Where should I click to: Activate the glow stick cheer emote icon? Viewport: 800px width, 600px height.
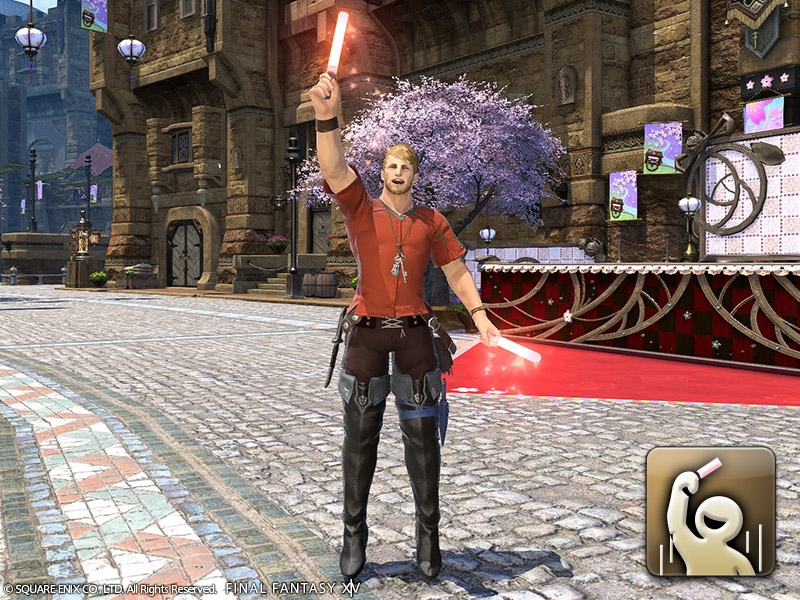click(x=710, y=511)
